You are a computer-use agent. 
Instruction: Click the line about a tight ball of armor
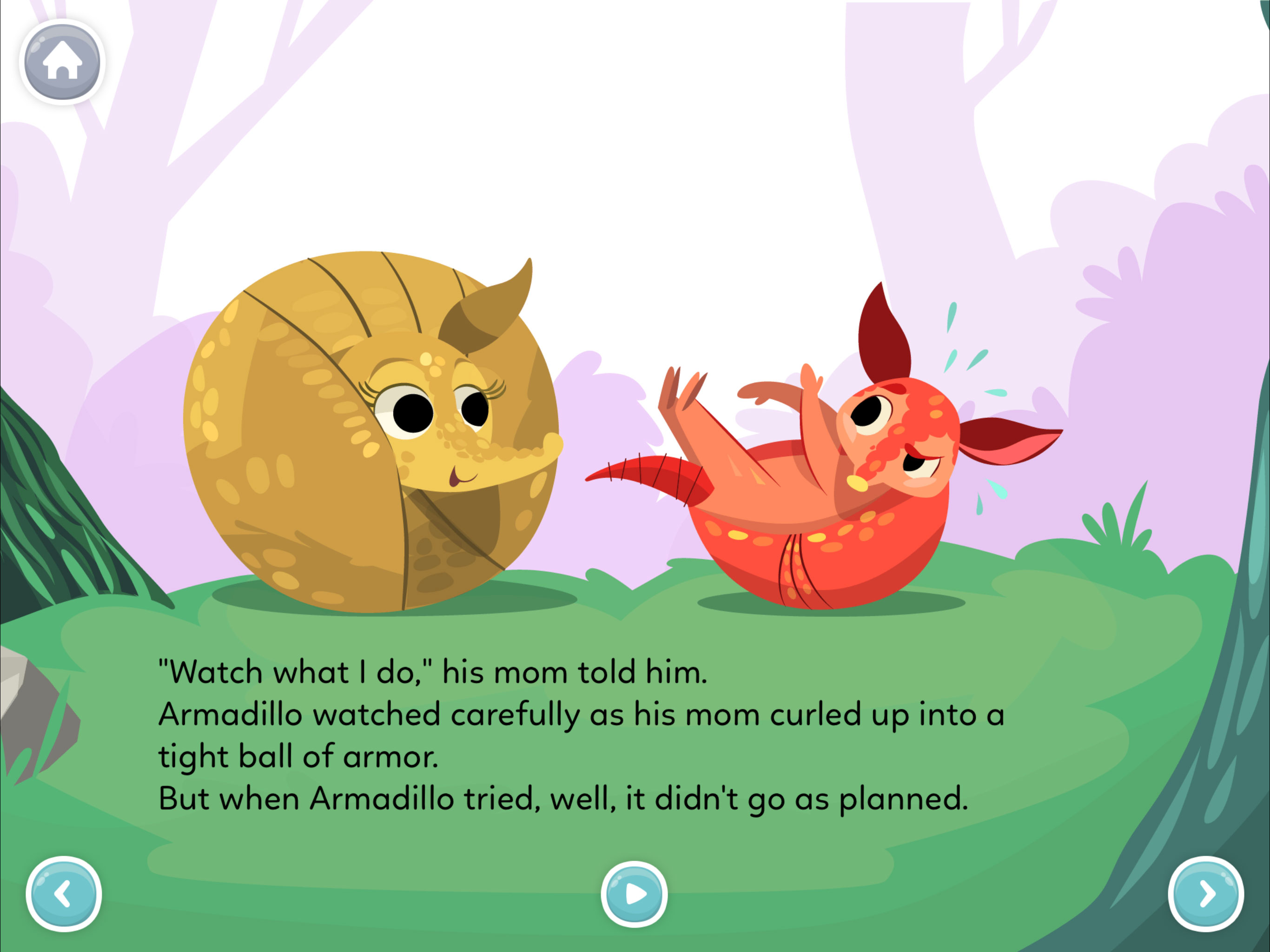click(x=298, y=755)
